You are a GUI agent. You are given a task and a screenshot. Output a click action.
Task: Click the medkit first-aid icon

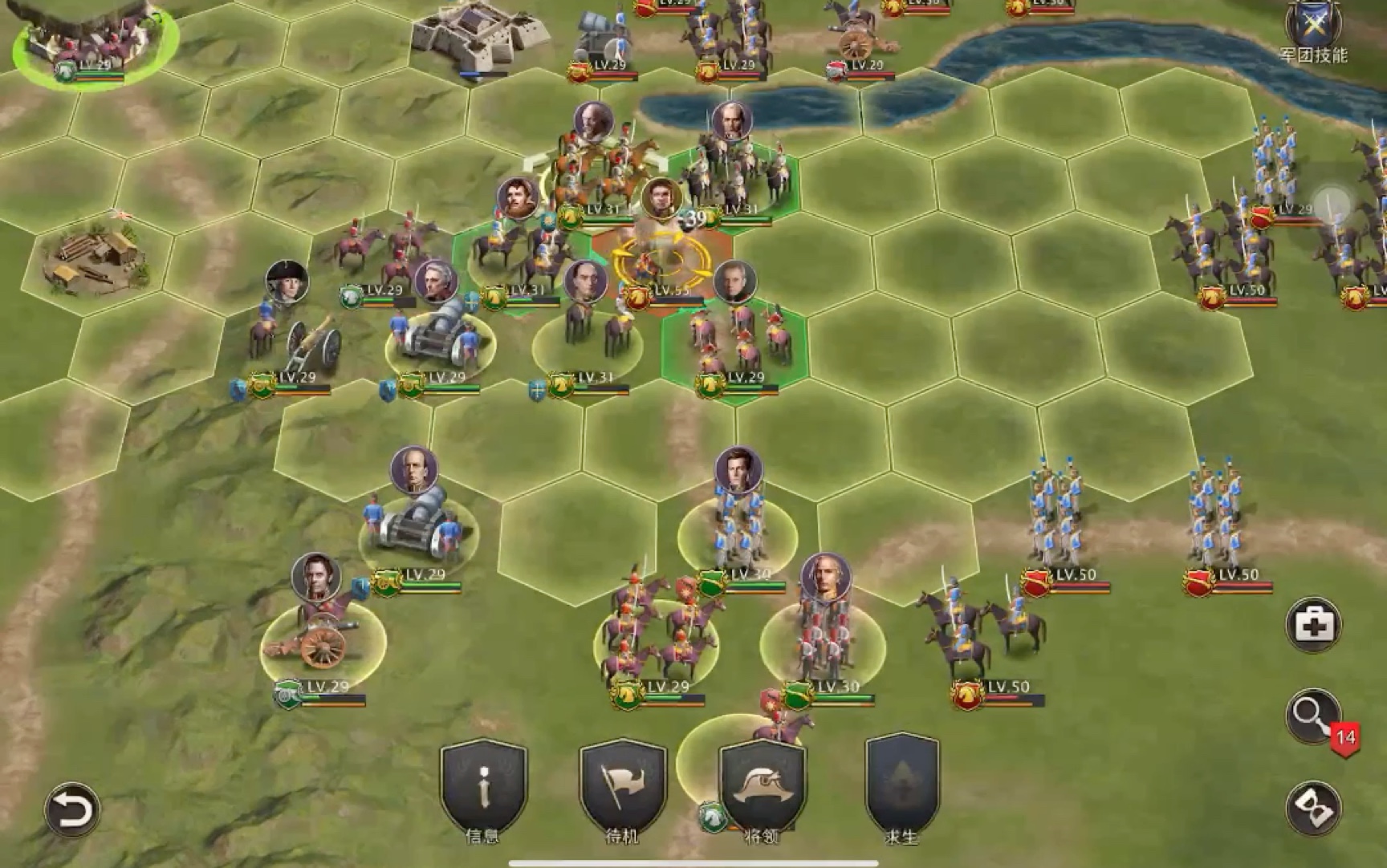click(1313, 624)
